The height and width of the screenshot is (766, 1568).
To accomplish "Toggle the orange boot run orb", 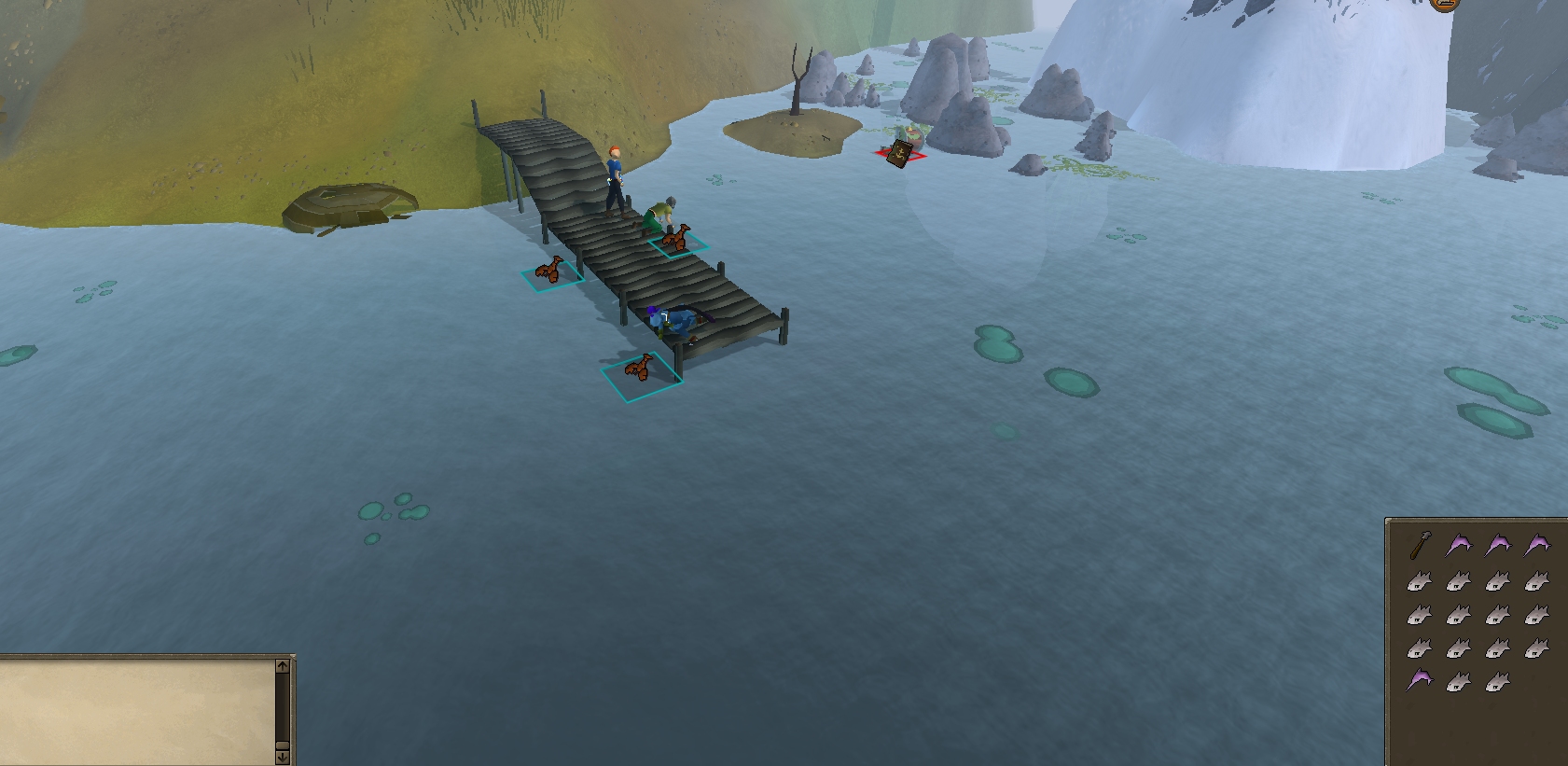I will 1443,4.
